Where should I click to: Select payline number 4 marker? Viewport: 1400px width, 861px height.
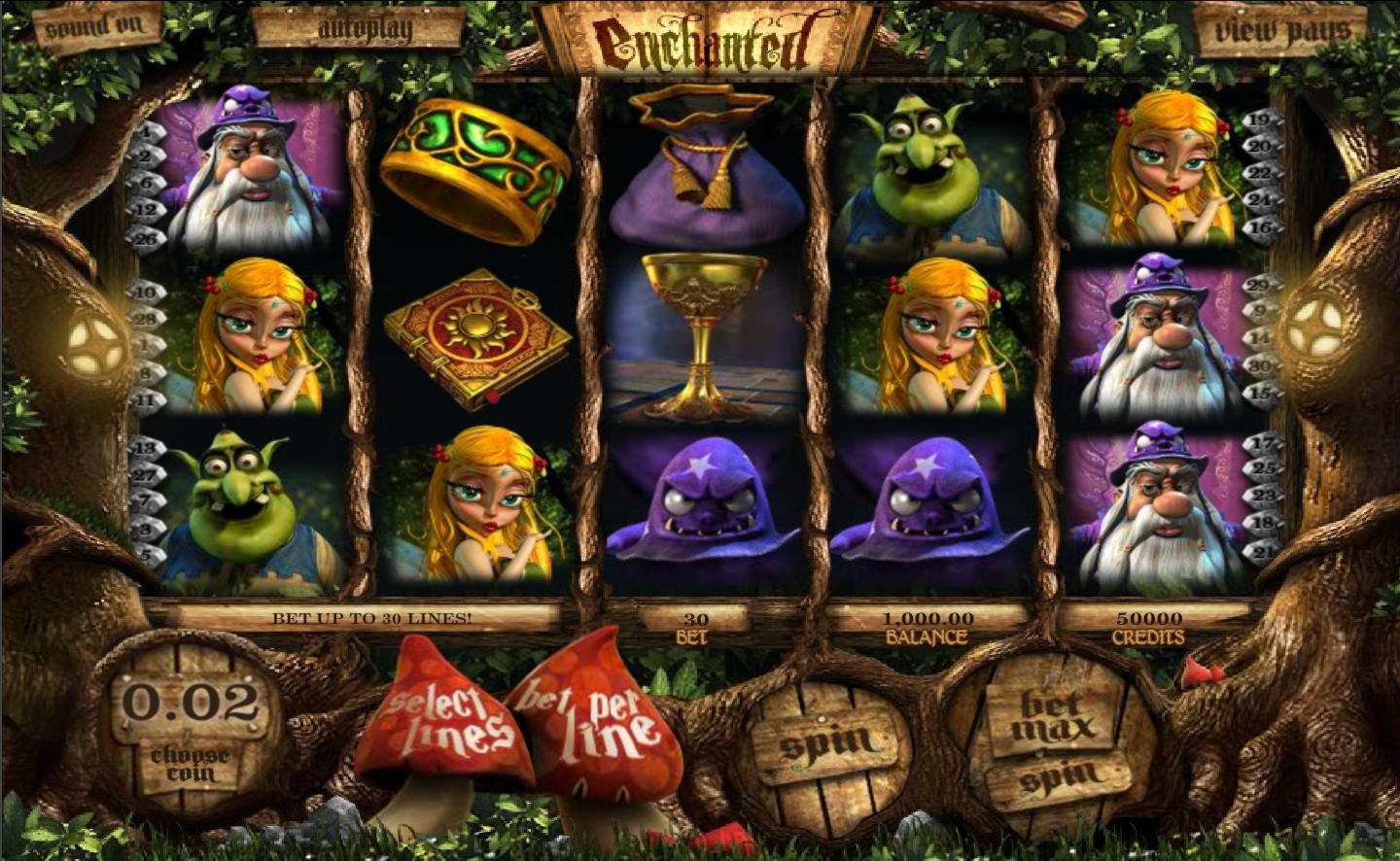146,130
